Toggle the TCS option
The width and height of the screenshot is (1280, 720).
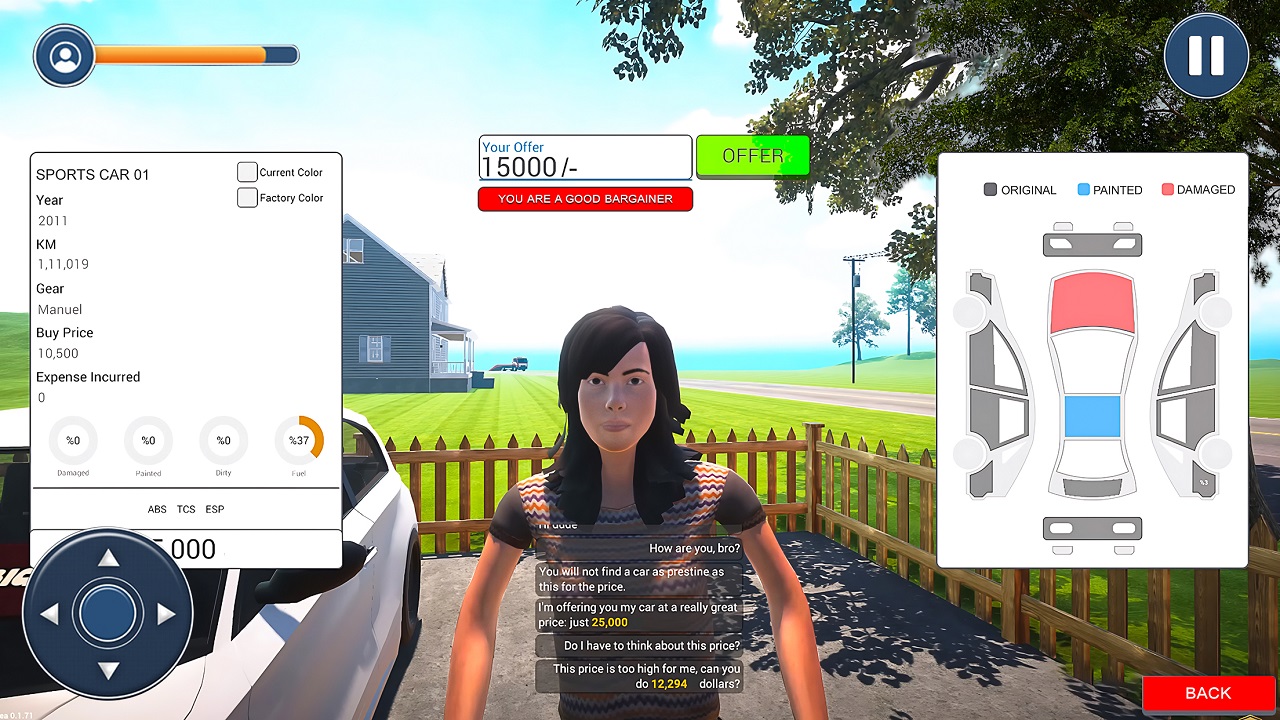pyautogui.click(x=185, y=509)
